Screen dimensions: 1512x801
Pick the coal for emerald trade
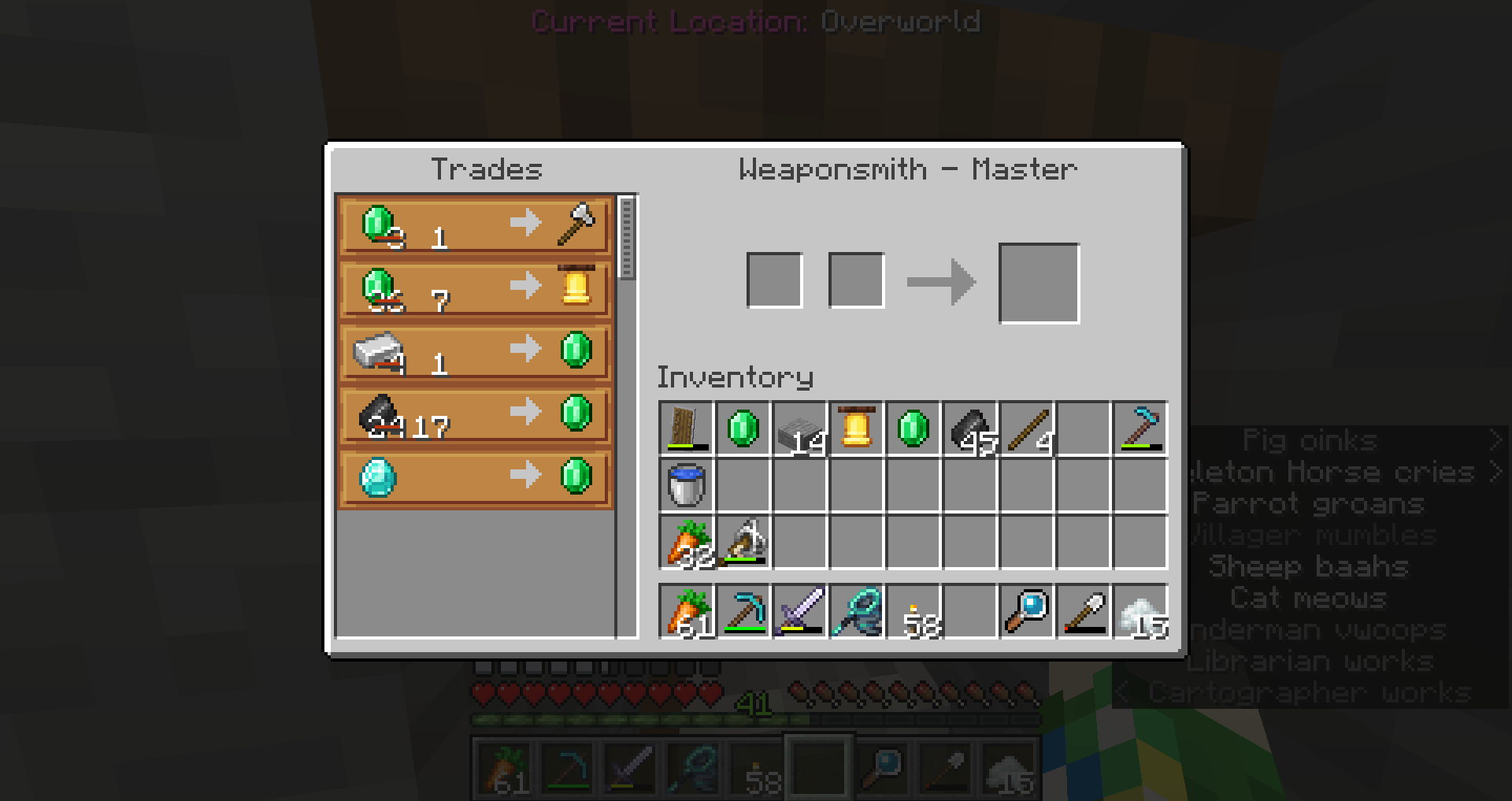475,414
